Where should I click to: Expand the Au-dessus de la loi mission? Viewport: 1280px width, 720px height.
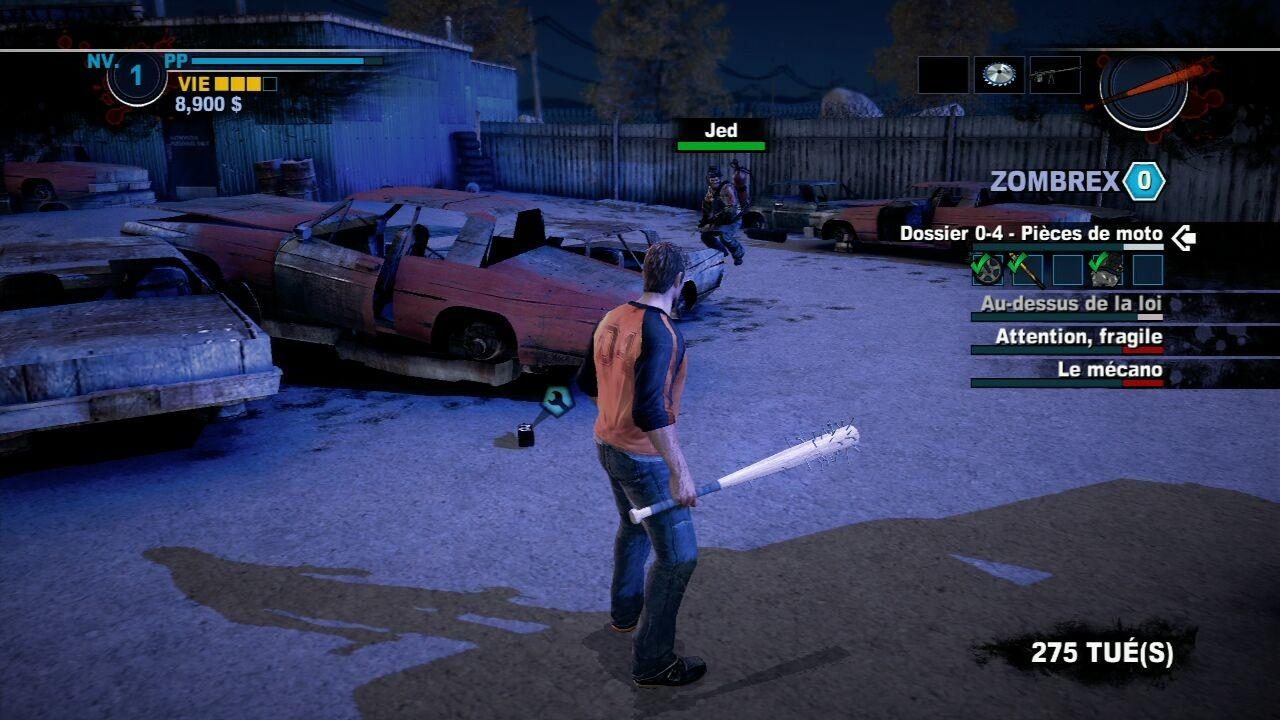tap(1072, 302)
